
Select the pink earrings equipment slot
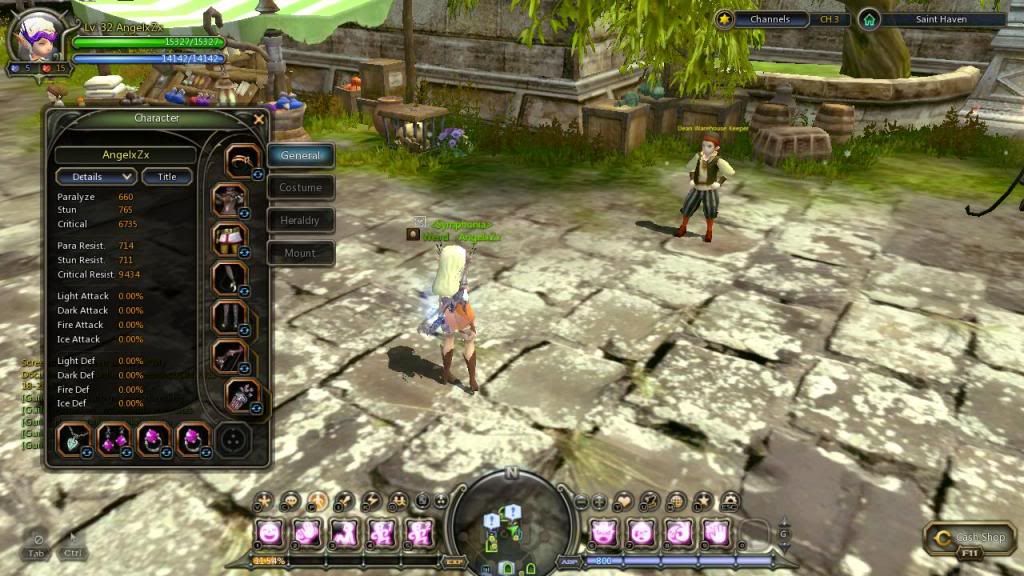point(115,438)
